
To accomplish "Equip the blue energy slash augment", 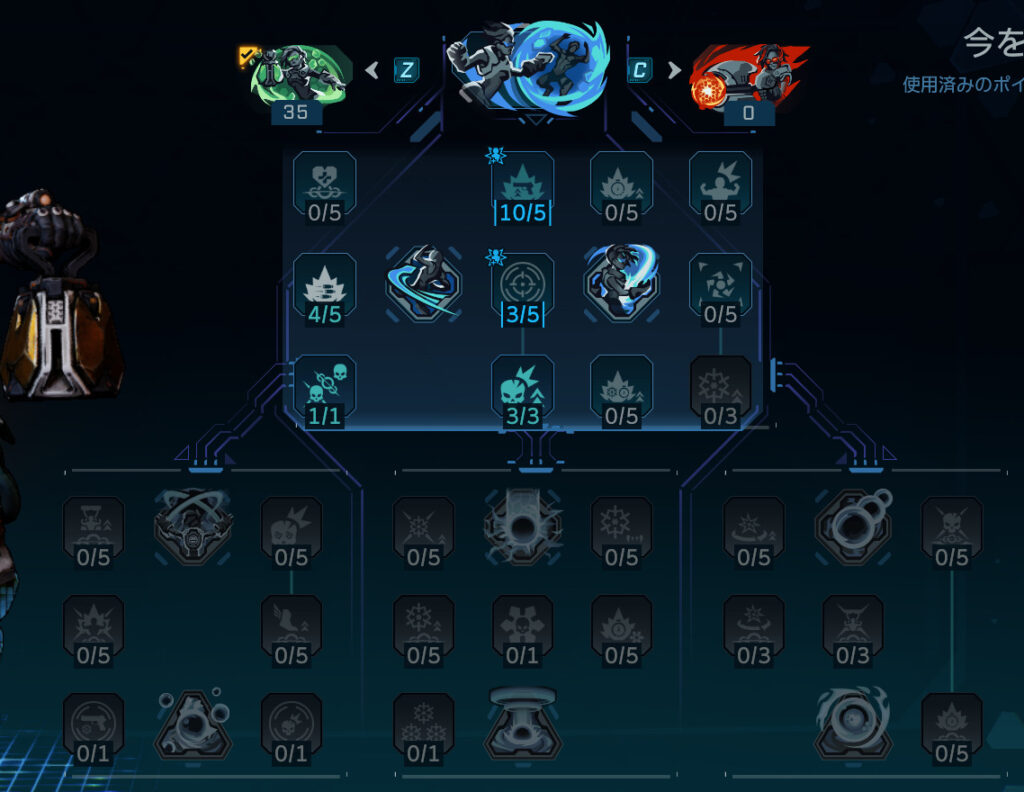I will tap(621, 284).
